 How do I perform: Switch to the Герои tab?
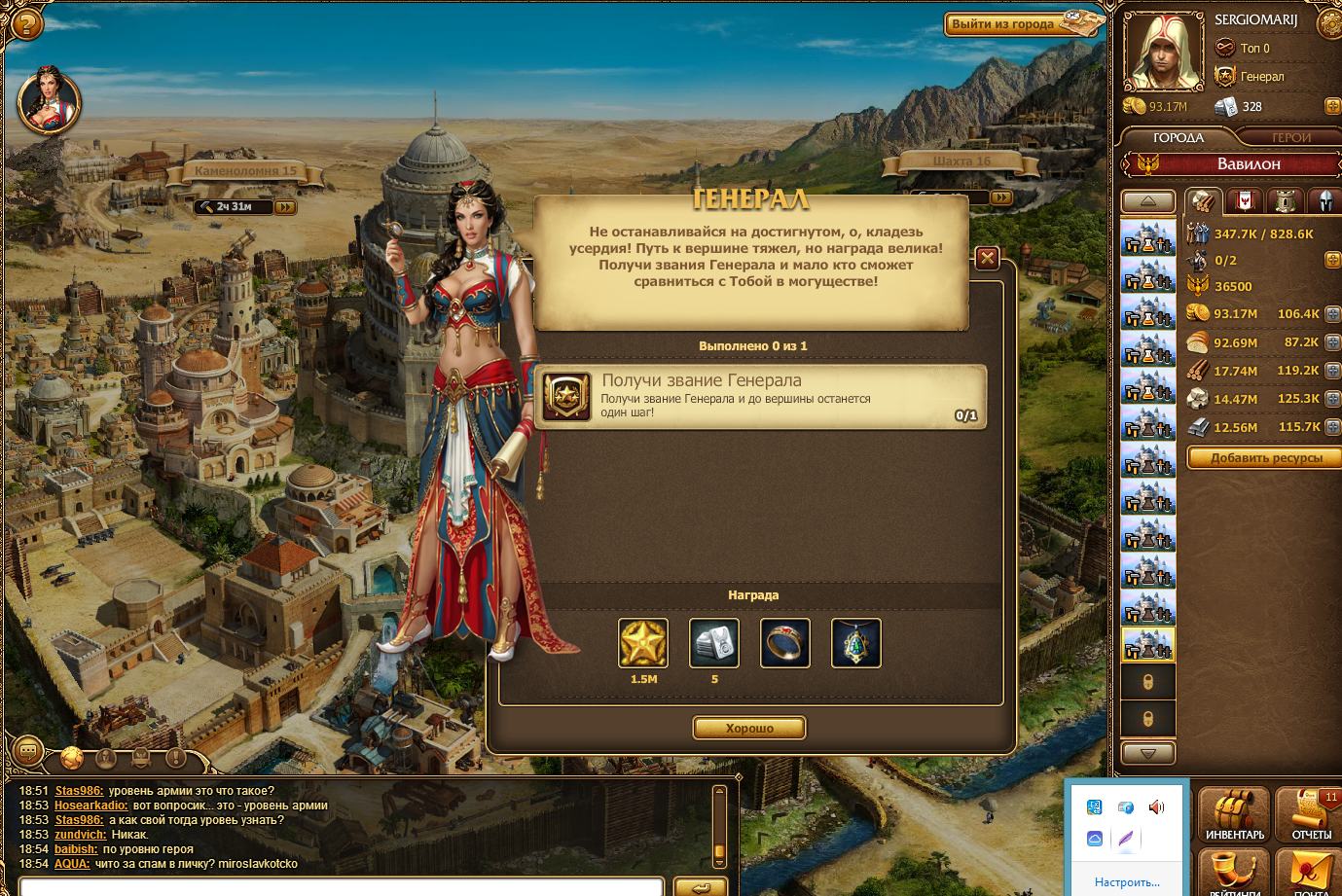click(x=1291, y=138)
